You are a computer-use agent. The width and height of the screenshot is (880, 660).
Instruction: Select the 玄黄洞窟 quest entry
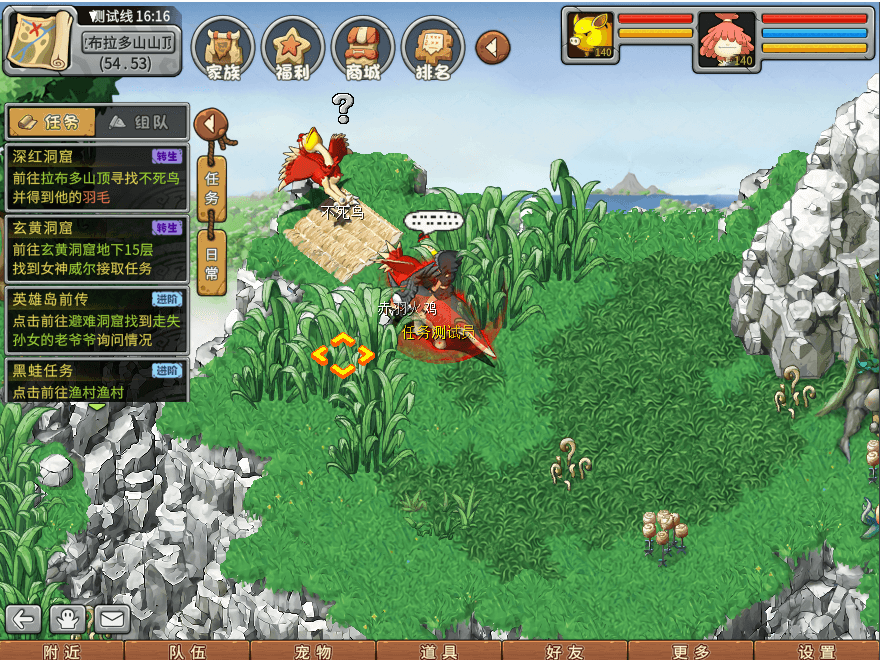pyautogui.click(x=96, y=248)
